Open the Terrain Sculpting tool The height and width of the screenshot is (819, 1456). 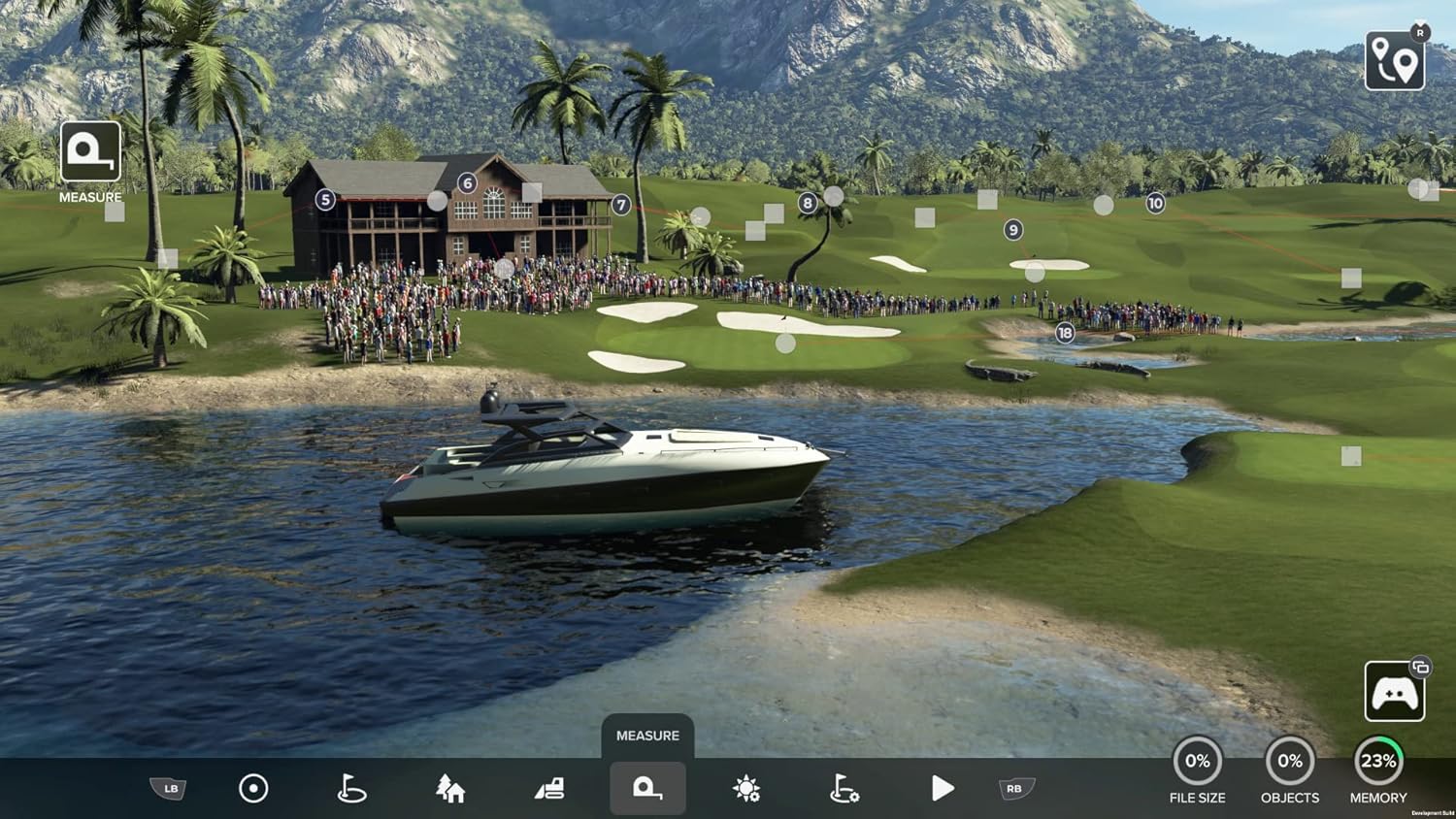coord(548,789)
